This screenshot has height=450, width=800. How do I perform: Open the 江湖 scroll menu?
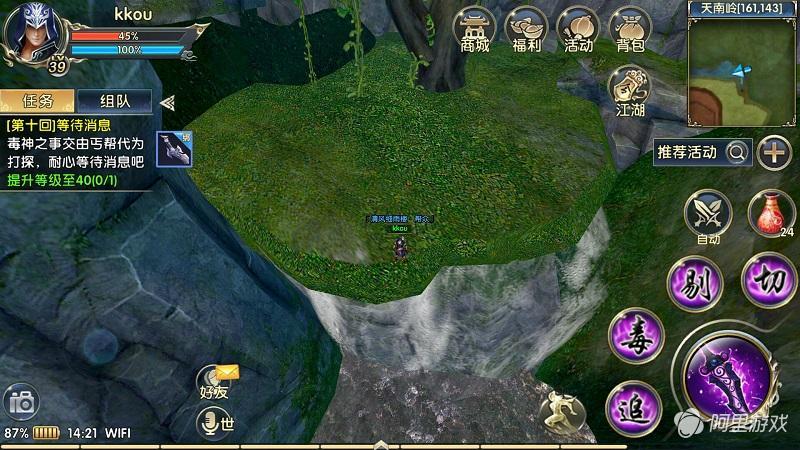click(630, 90)
